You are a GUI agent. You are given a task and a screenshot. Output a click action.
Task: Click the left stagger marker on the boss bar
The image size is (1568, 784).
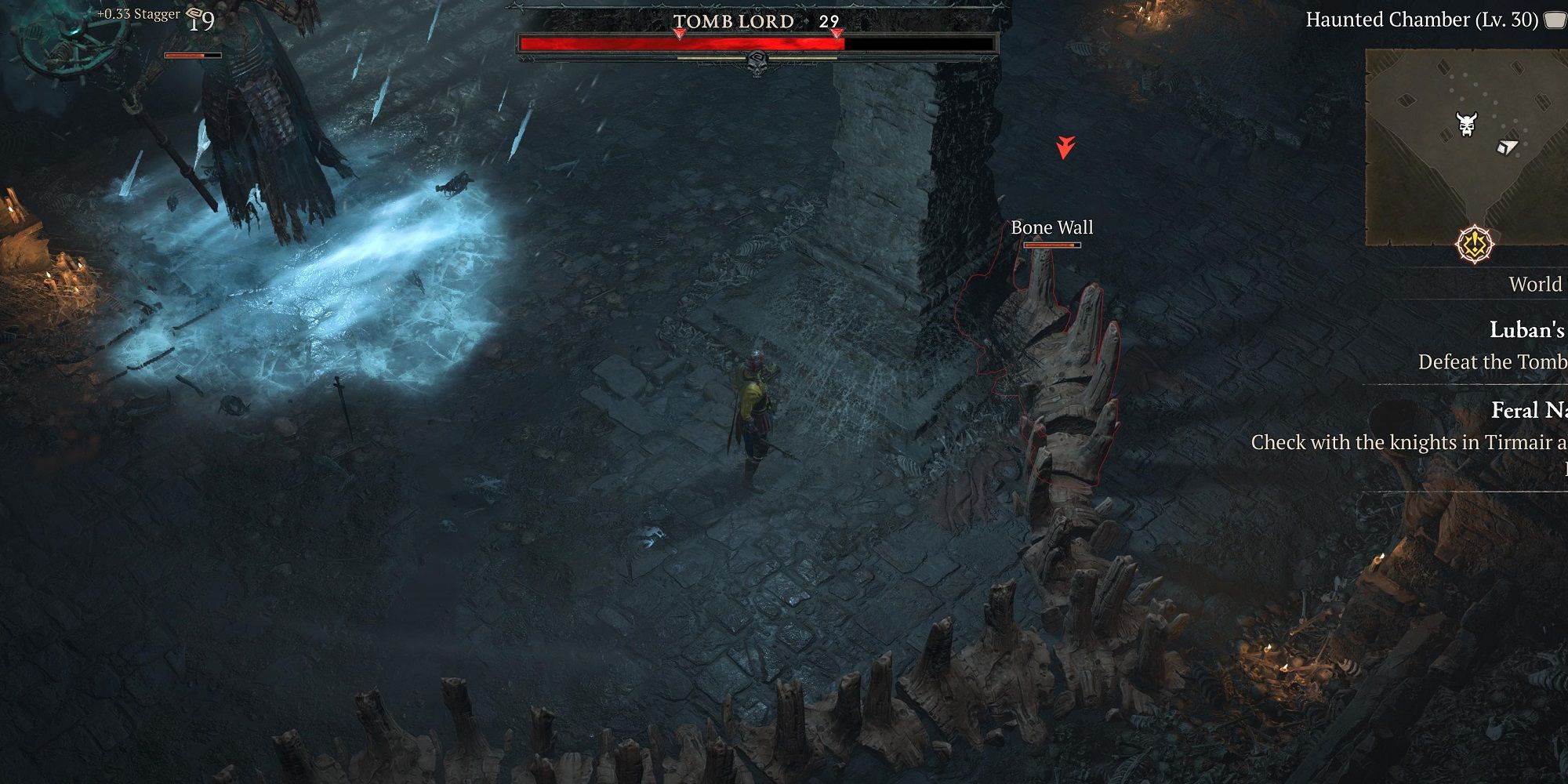tap(679, 34)
